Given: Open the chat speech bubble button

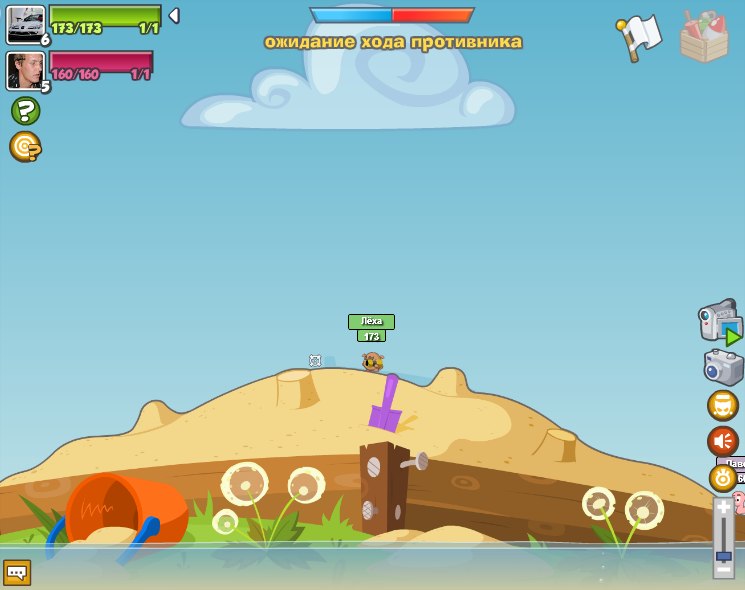Looking at the screenshot, I should (x=17, y=572).
